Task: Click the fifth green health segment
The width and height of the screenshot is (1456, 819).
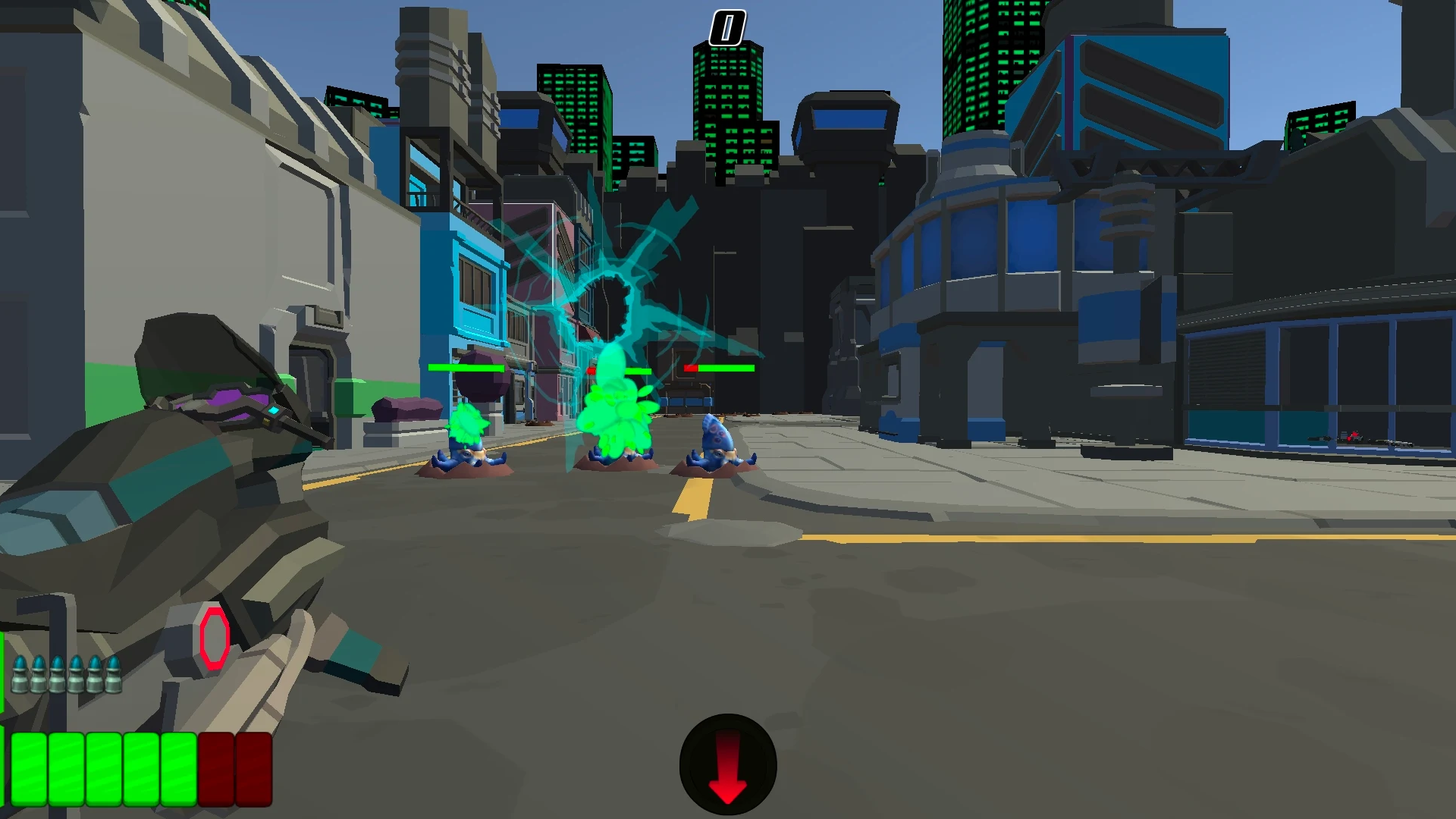Action: 178,770
